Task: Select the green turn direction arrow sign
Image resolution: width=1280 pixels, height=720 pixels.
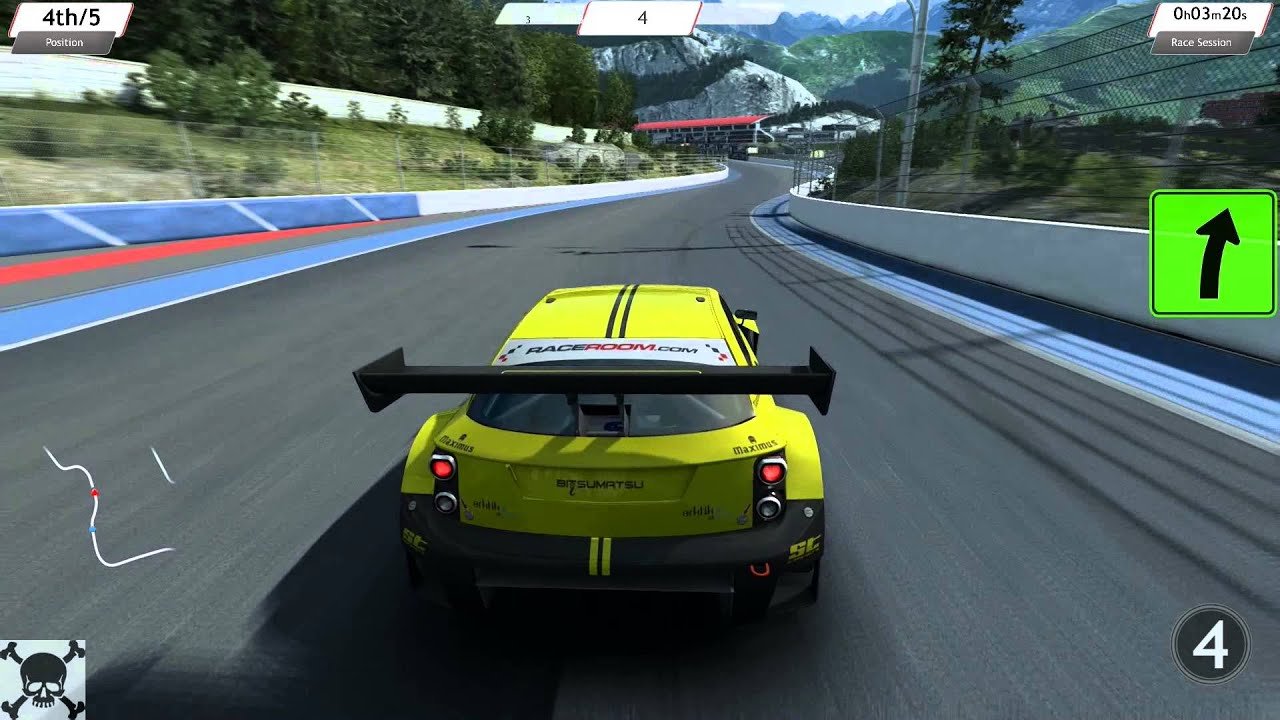Action: (1210, 254)
